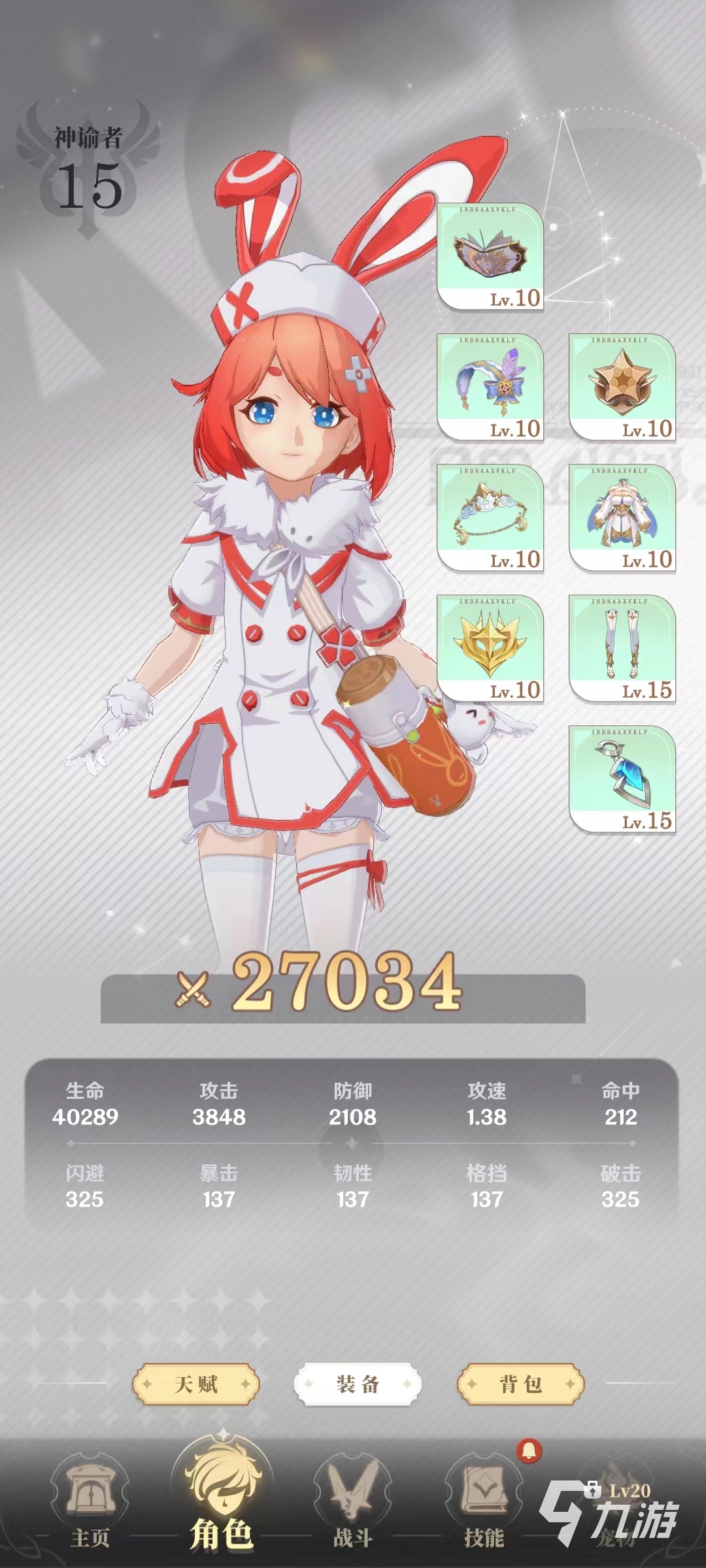Inspect the purple feather accessory slot
Image resolution: width=706 pixels, height=1568 pixels.
click(490, 387)
